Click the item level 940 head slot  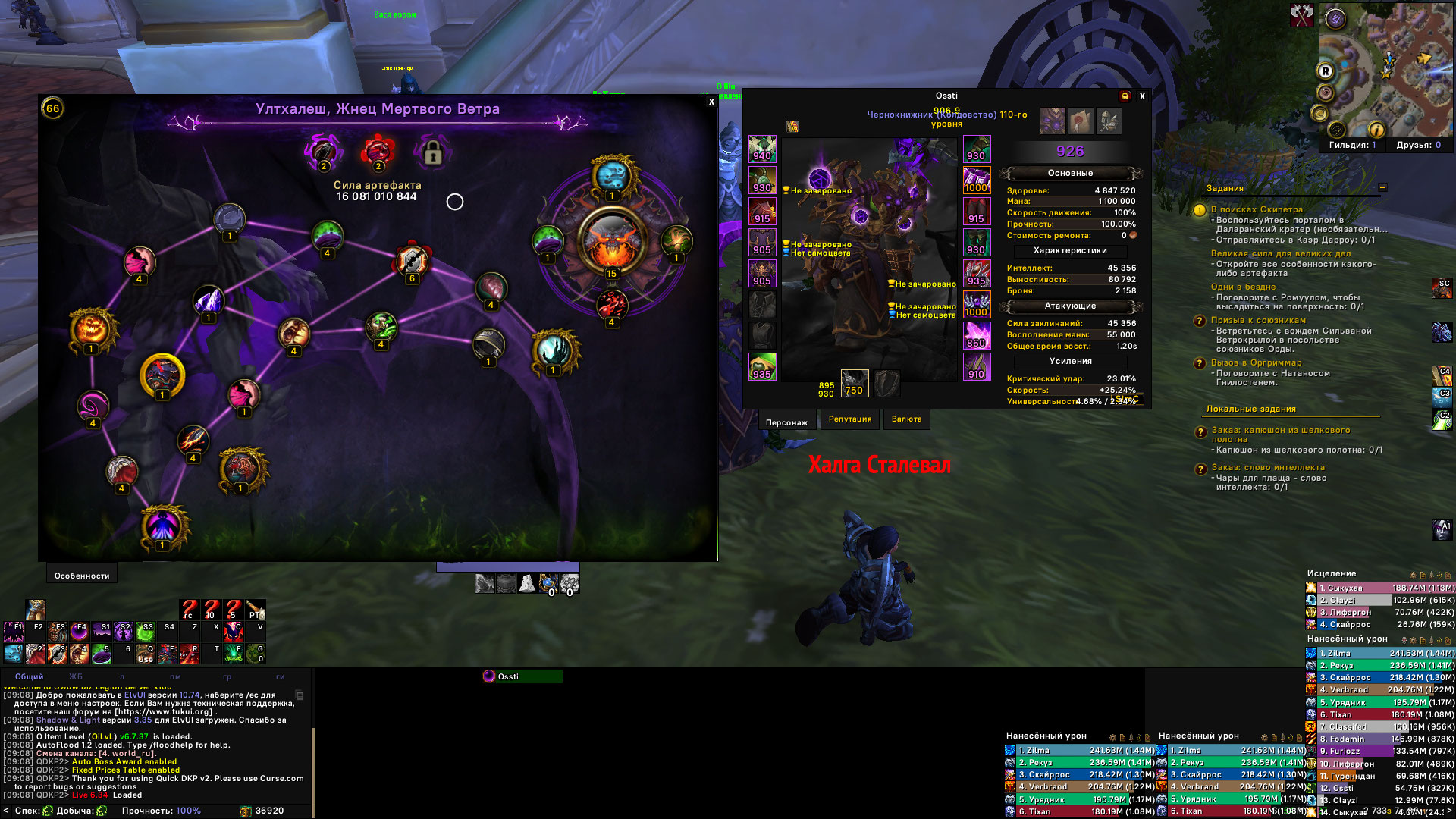point(762,149)
